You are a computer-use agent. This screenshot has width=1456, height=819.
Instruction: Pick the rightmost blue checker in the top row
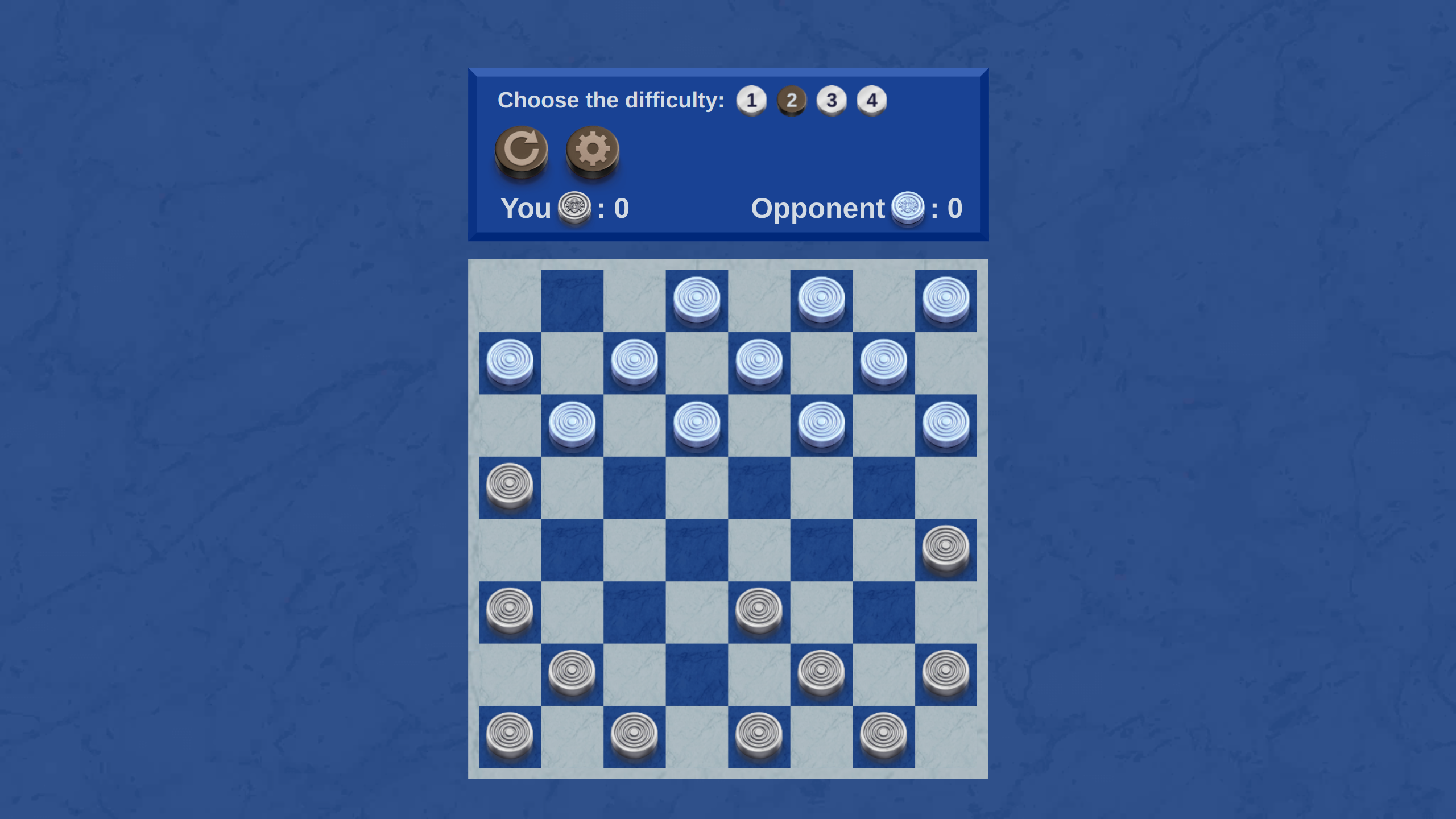click(945, 299)
